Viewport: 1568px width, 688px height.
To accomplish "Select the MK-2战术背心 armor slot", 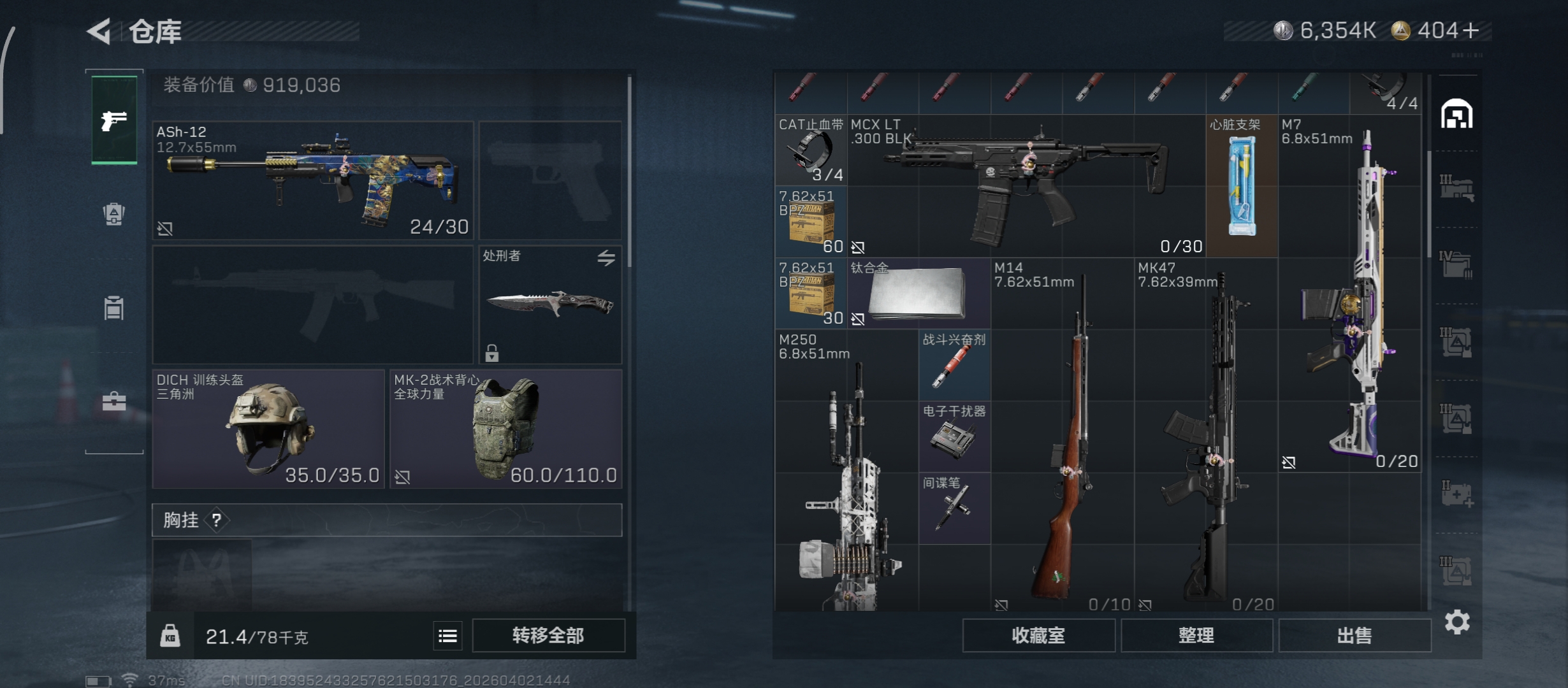I will (506, 429).
